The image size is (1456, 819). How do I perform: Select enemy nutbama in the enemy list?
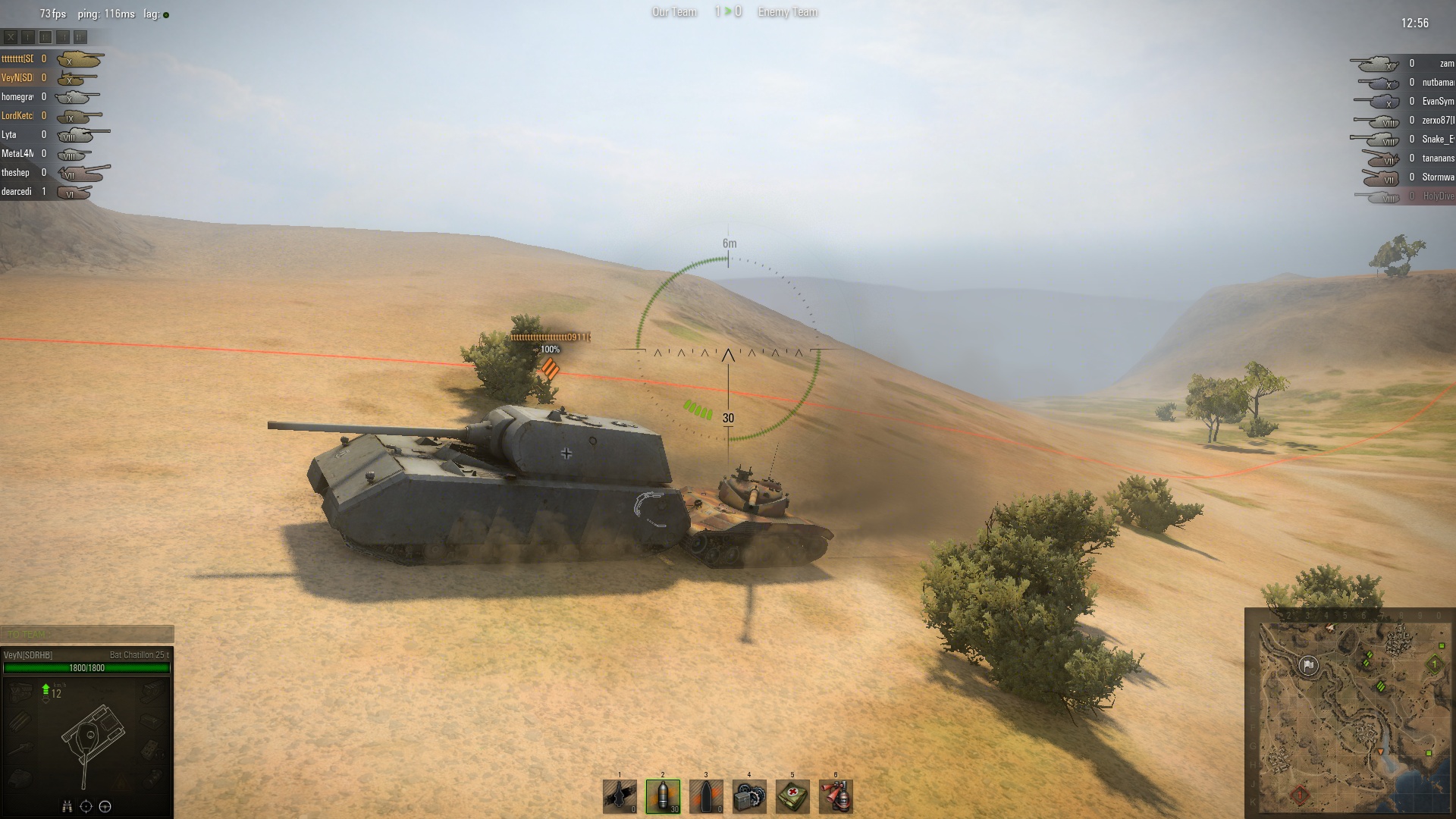point(1437,83)
